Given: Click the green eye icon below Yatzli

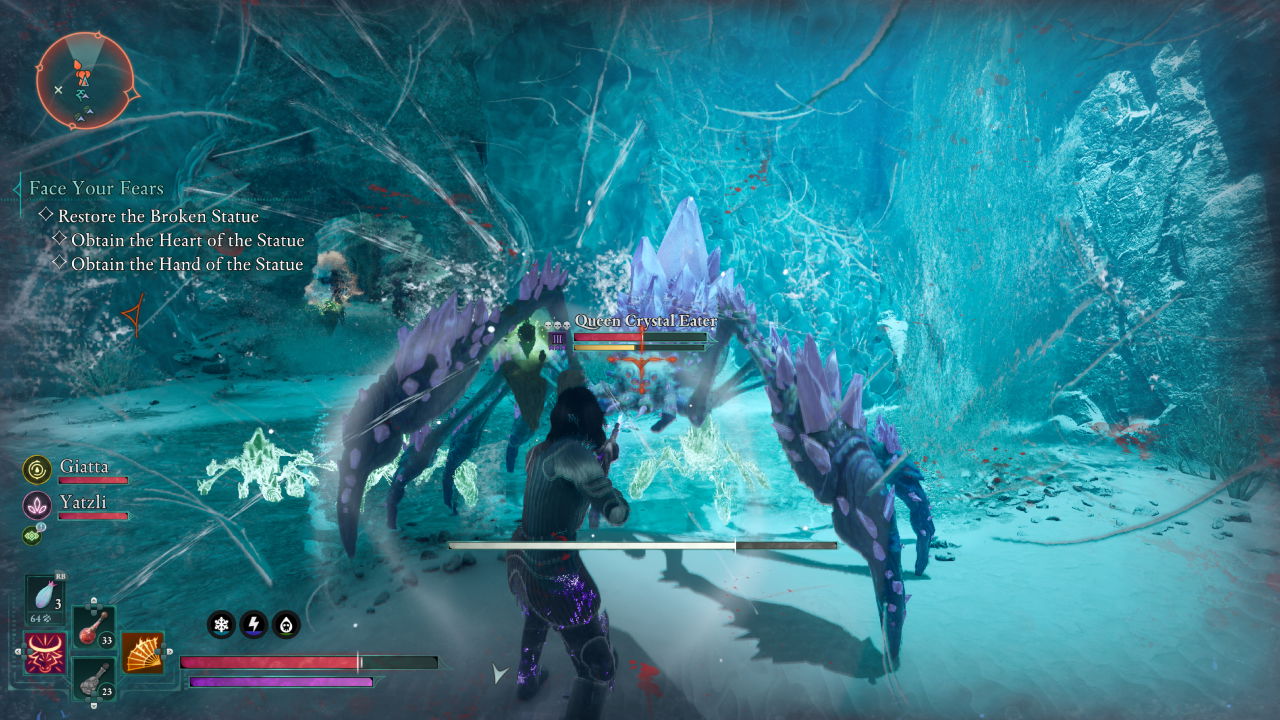Looking at the screenshot, I should 33,536.
